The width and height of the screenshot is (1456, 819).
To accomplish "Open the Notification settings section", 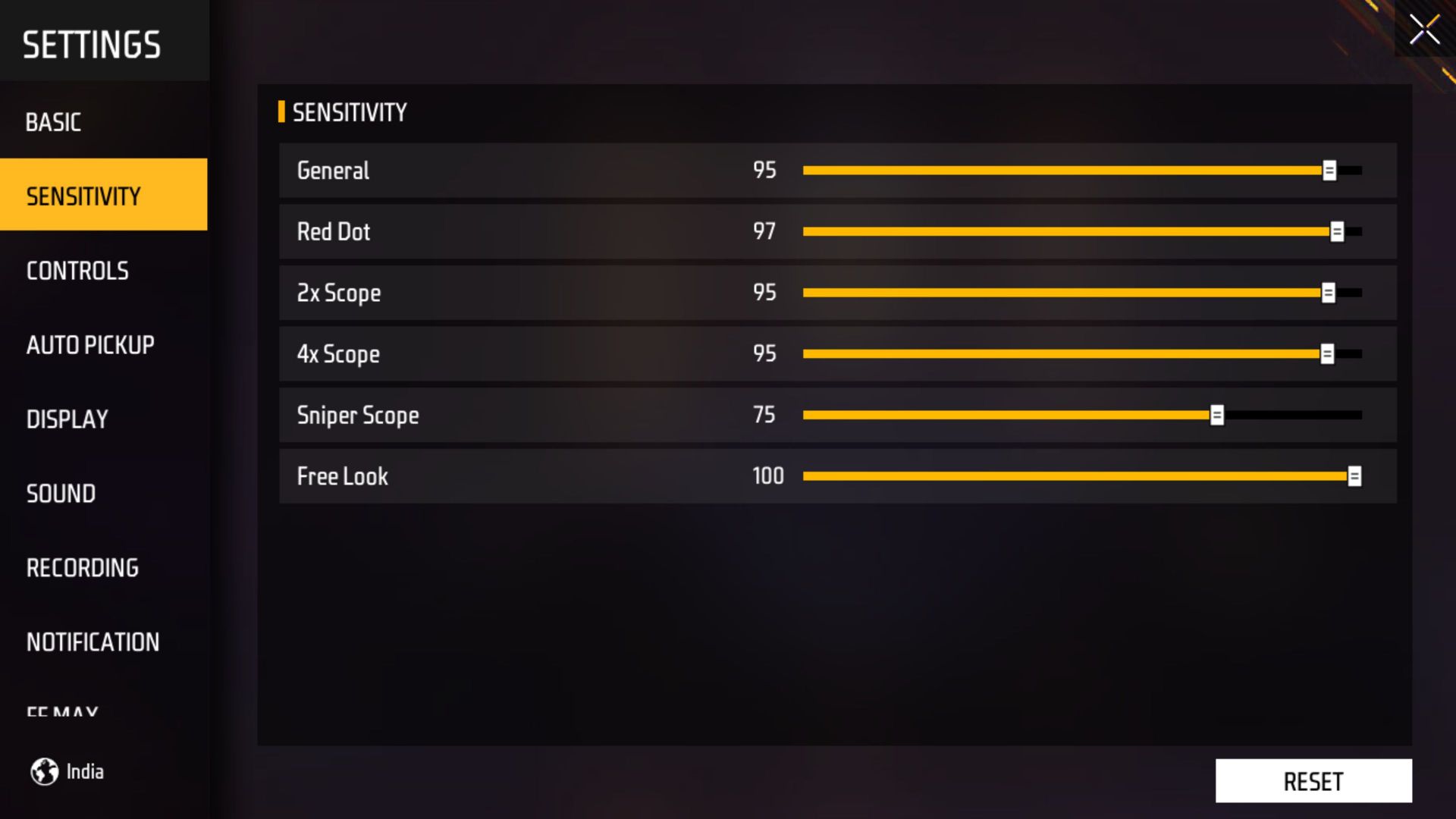I will click(x=93, y=642).
